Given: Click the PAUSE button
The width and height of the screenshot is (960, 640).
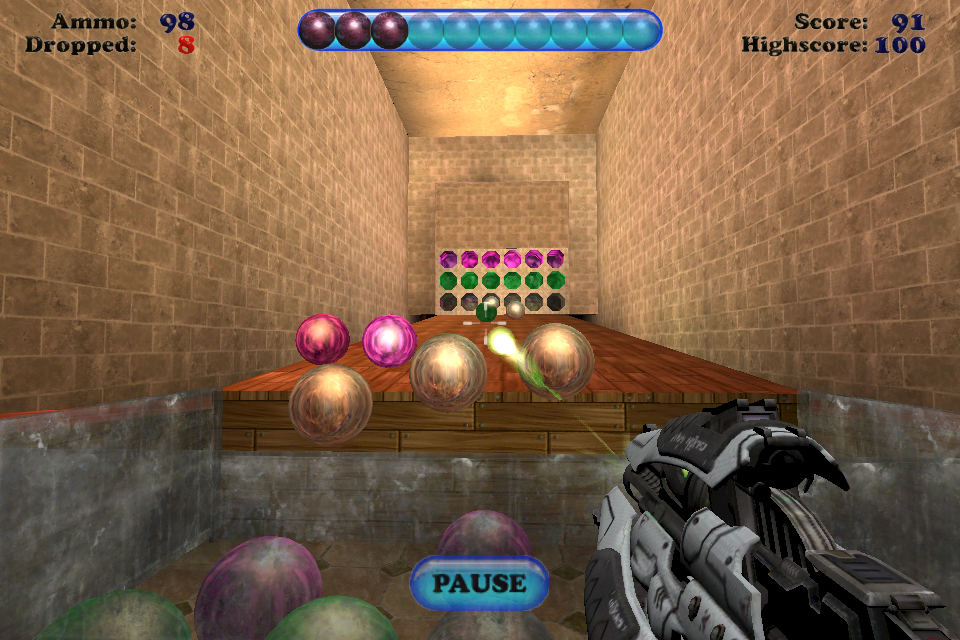Looking at the screenshot, I should pyautogui.click(x=479, y=583).
